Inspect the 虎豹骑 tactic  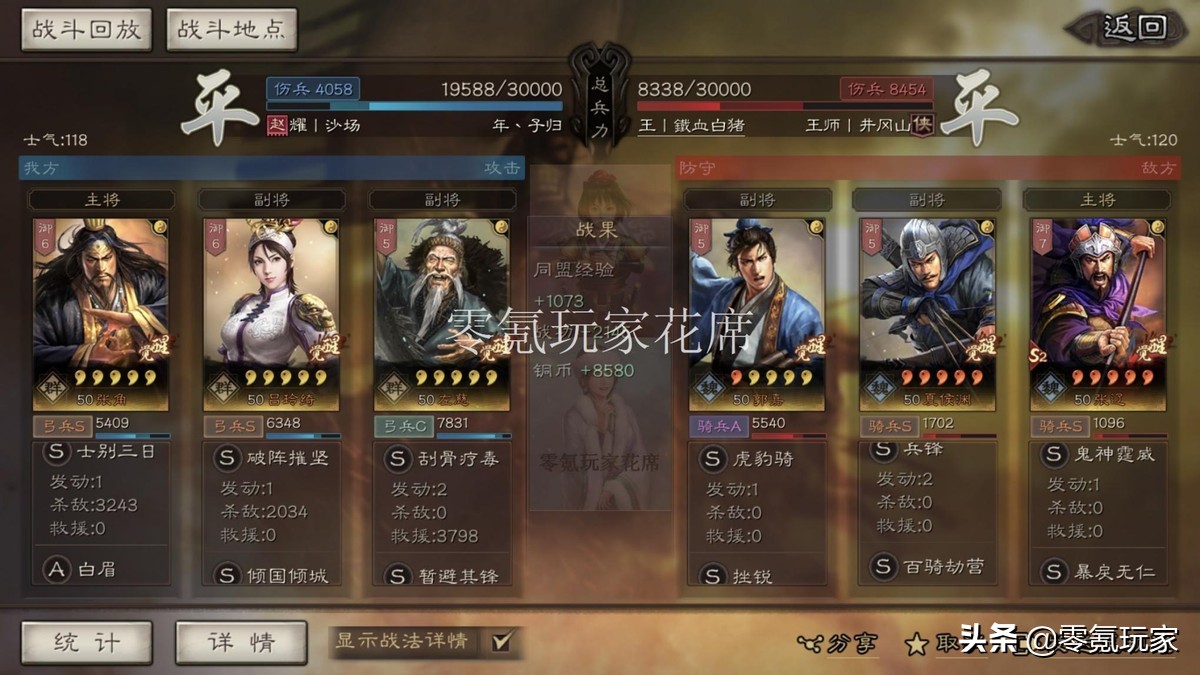pos(757,460)
